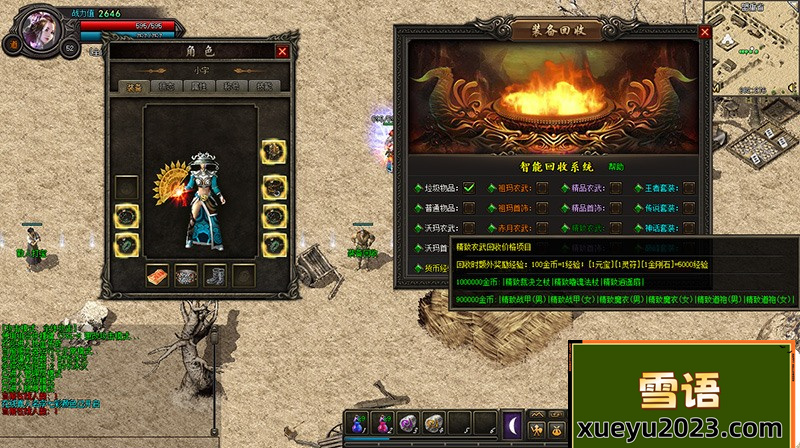Select the gold rune stone in slot 4
800x448 pixels.
[x=434, y=422]
